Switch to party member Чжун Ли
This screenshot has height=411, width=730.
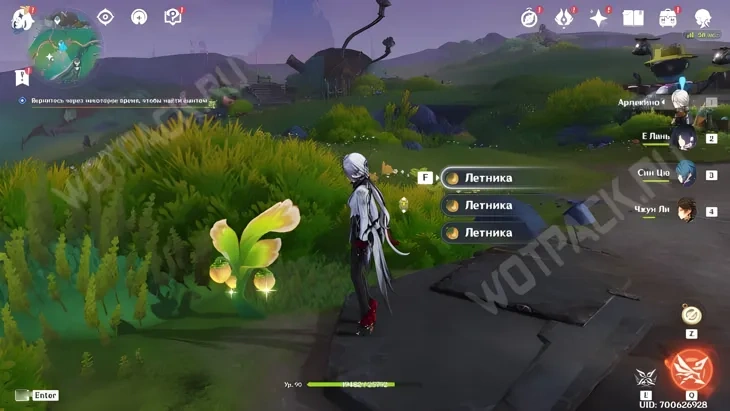coord(684,210)
